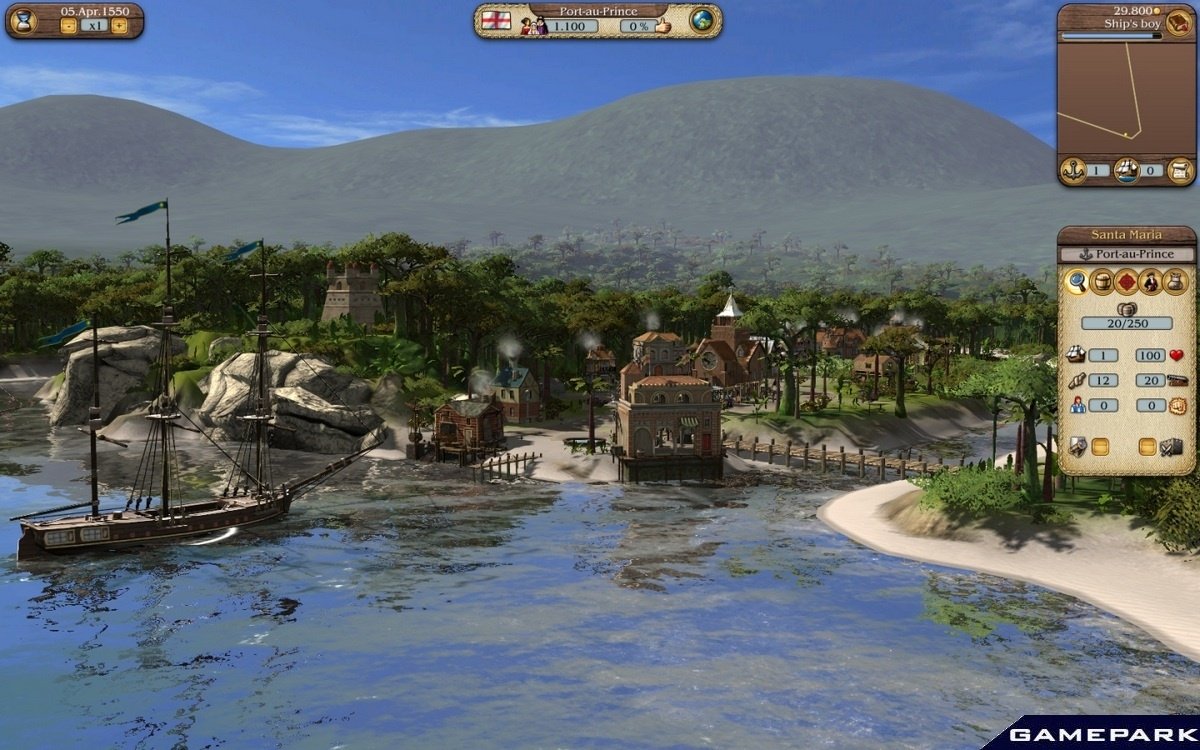Switch to the captain portrait tab

pos(1152,282)
